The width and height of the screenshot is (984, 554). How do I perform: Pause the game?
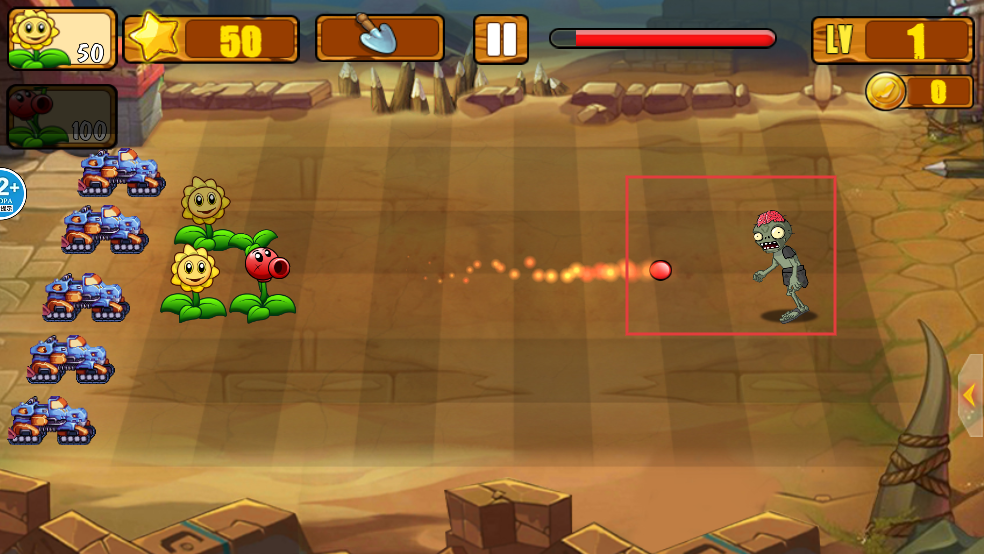coord(500,39)
